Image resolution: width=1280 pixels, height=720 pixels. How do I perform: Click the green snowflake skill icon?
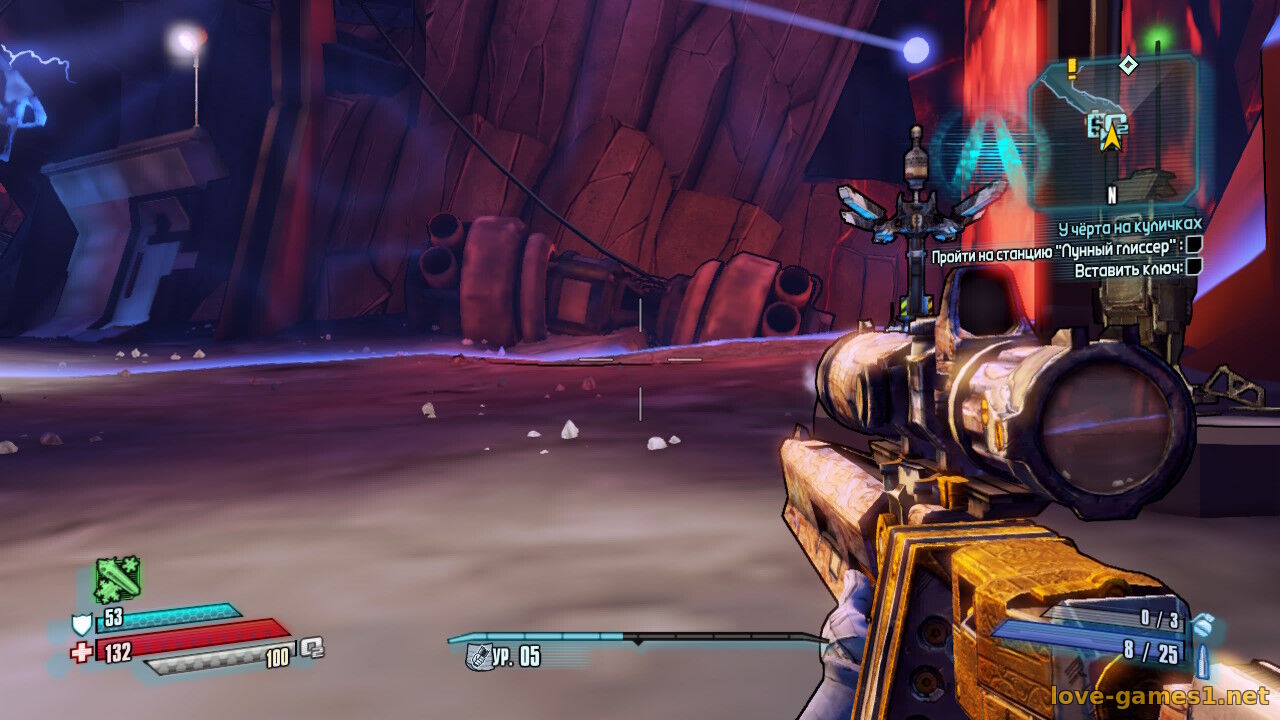(117, 579)
